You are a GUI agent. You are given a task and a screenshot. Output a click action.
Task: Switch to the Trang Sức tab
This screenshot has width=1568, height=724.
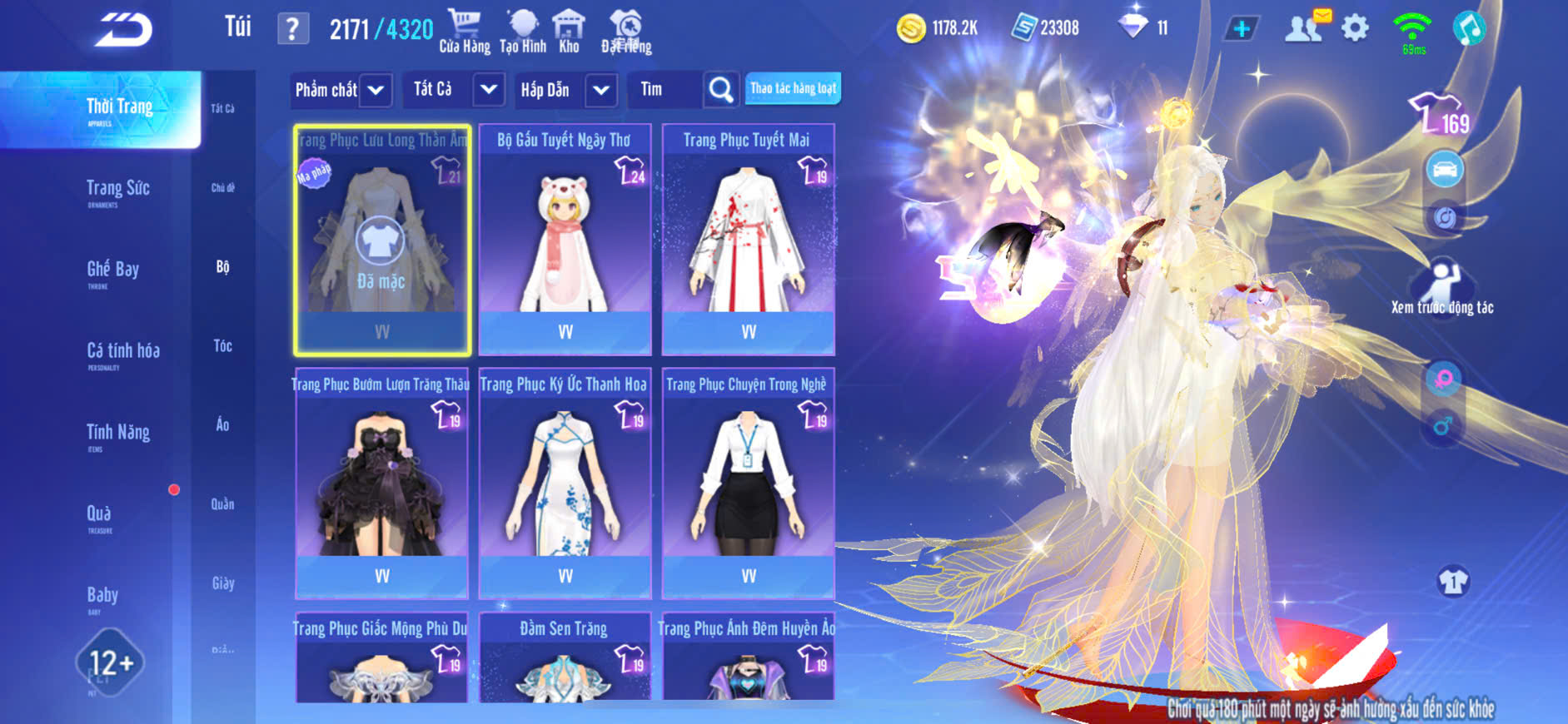coord(118,190)
